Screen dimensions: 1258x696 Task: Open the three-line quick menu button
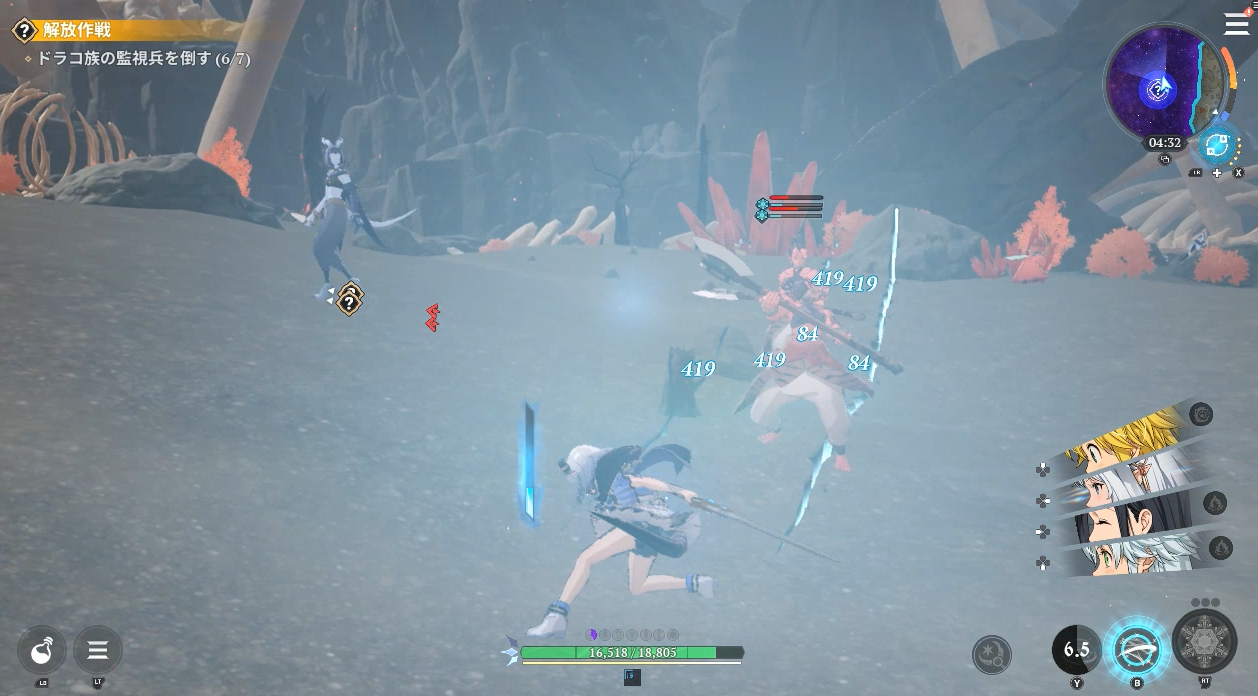tap(97, 651)
